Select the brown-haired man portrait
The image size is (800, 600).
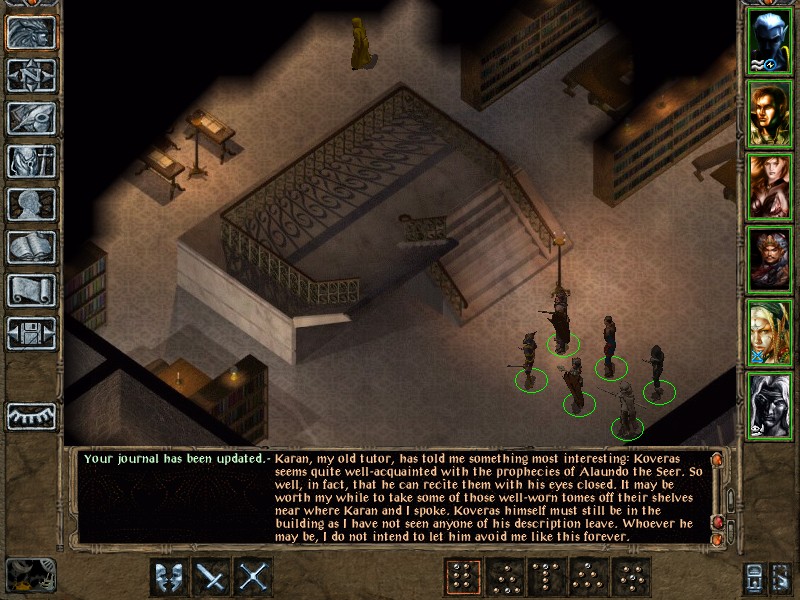pyautogui.click(x=768, y=115)
